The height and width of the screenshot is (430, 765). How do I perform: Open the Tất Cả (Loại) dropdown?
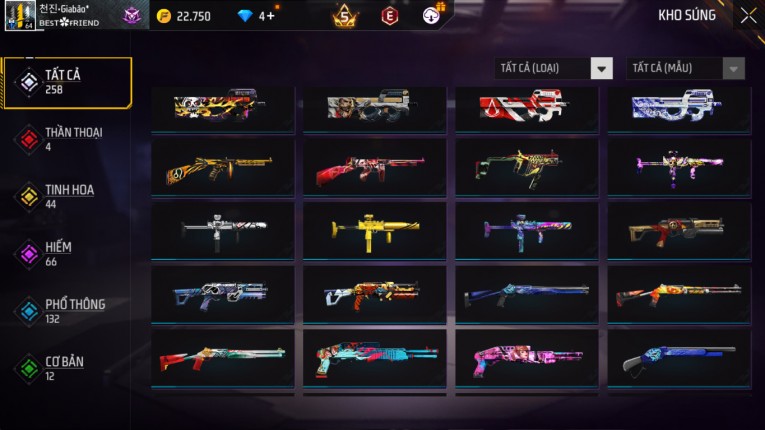554,68
